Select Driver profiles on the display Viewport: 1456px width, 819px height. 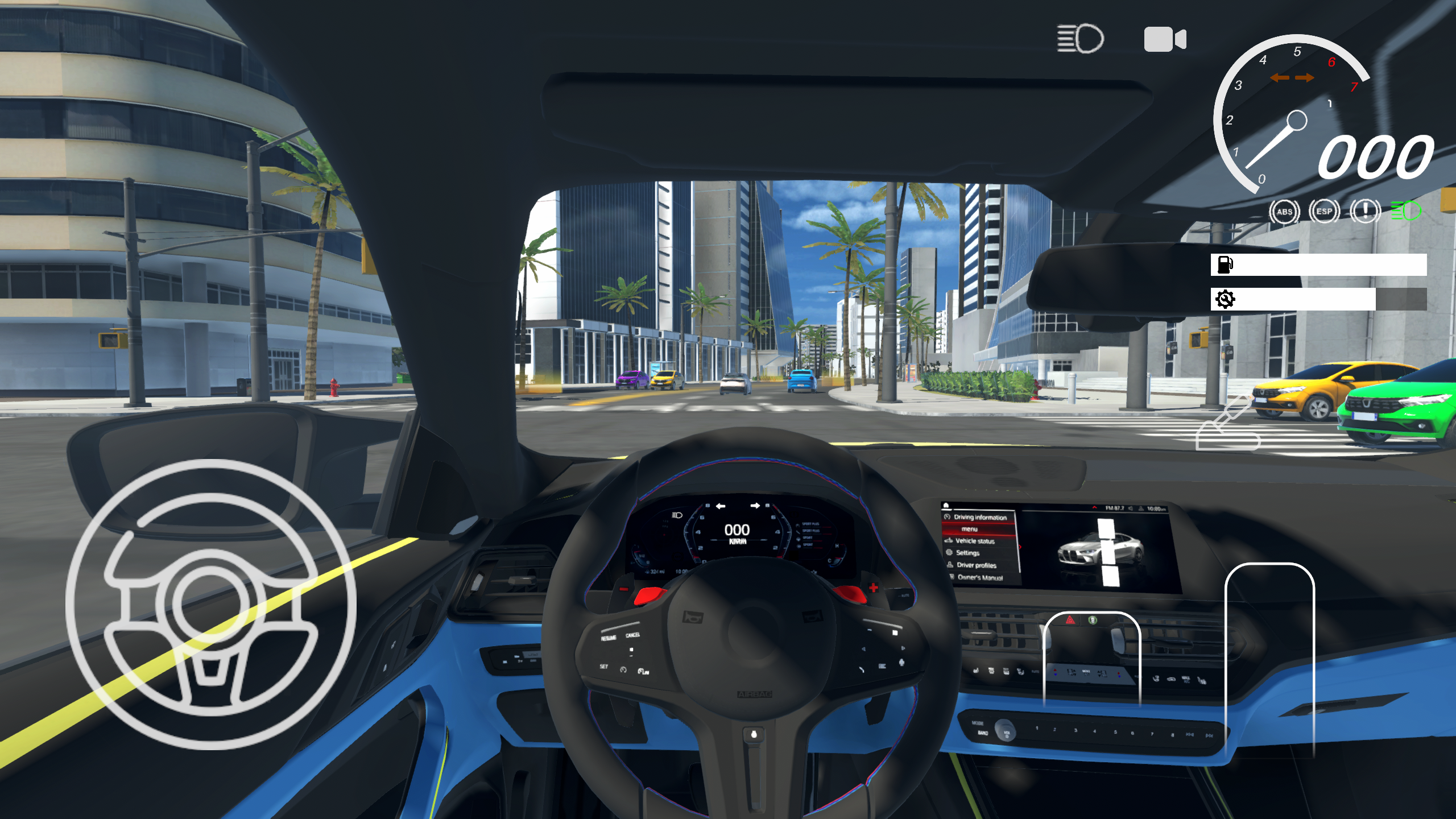coord(977,565)
